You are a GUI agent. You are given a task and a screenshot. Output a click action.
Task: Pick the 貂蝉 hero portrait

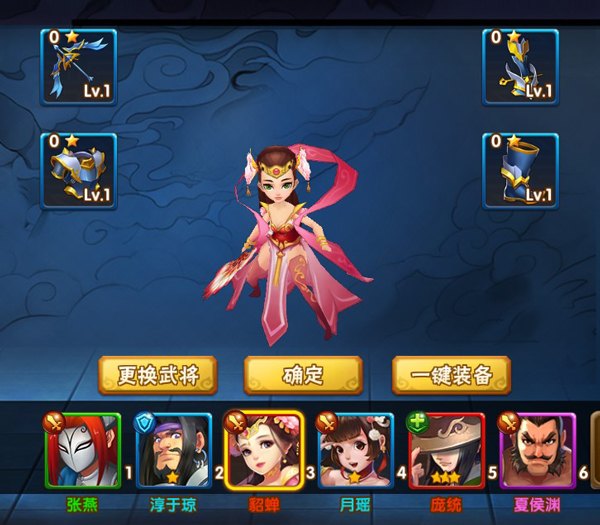point(263,452)
